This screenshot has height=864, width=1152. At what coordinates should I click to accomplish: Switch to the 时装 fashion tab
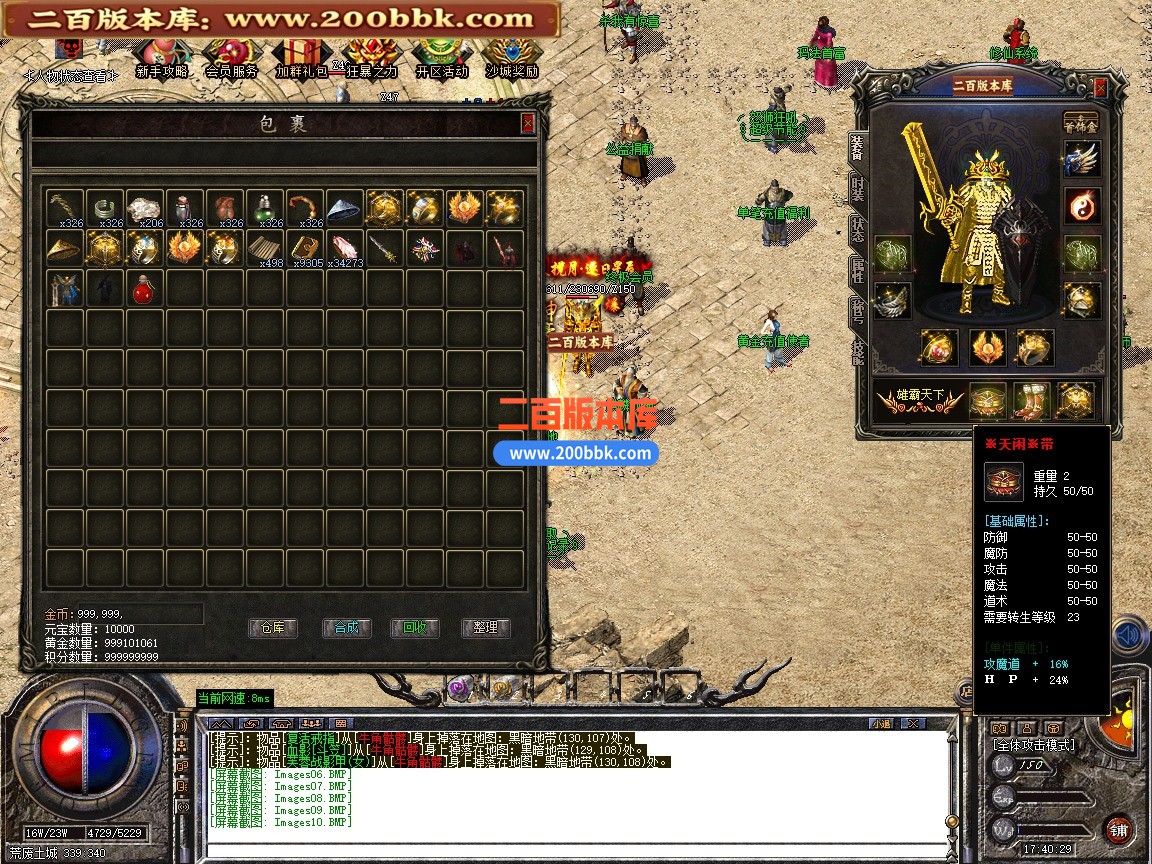click(x=858, y=186)
